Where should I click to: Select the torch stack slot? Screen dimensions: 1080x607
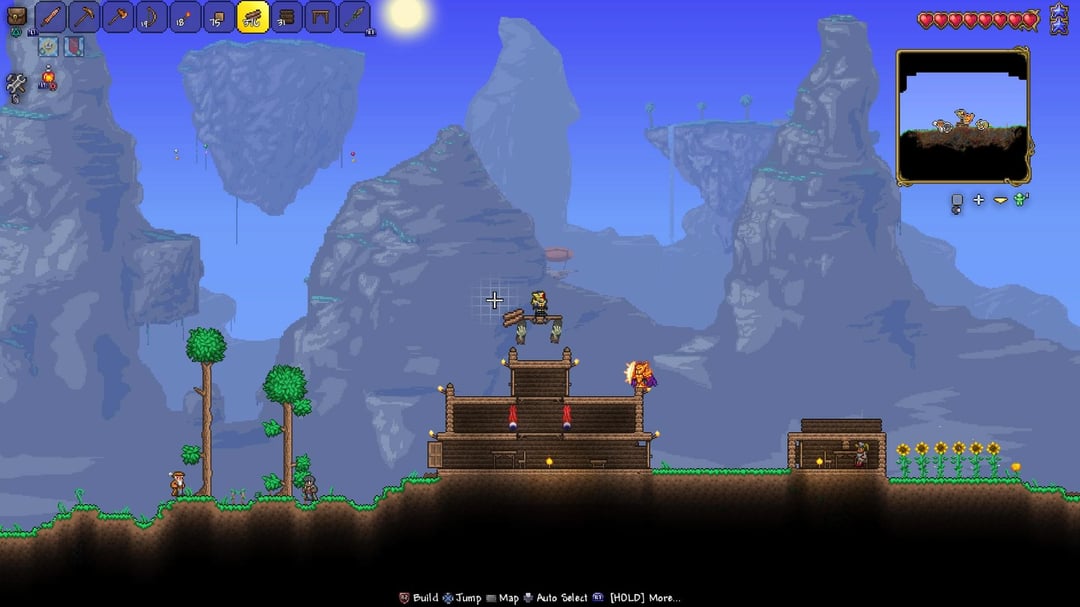(x=186, y=17)
